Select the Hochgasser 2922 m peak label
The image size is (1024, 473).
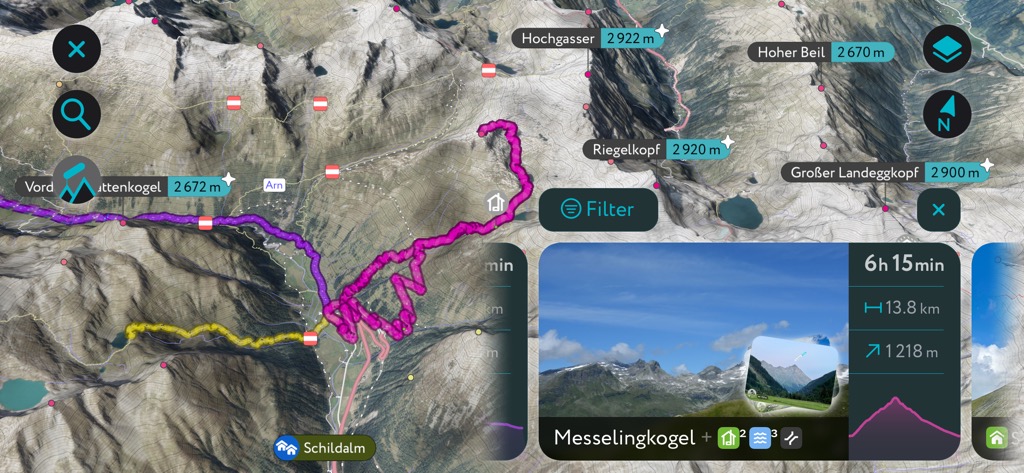point(587,38)
